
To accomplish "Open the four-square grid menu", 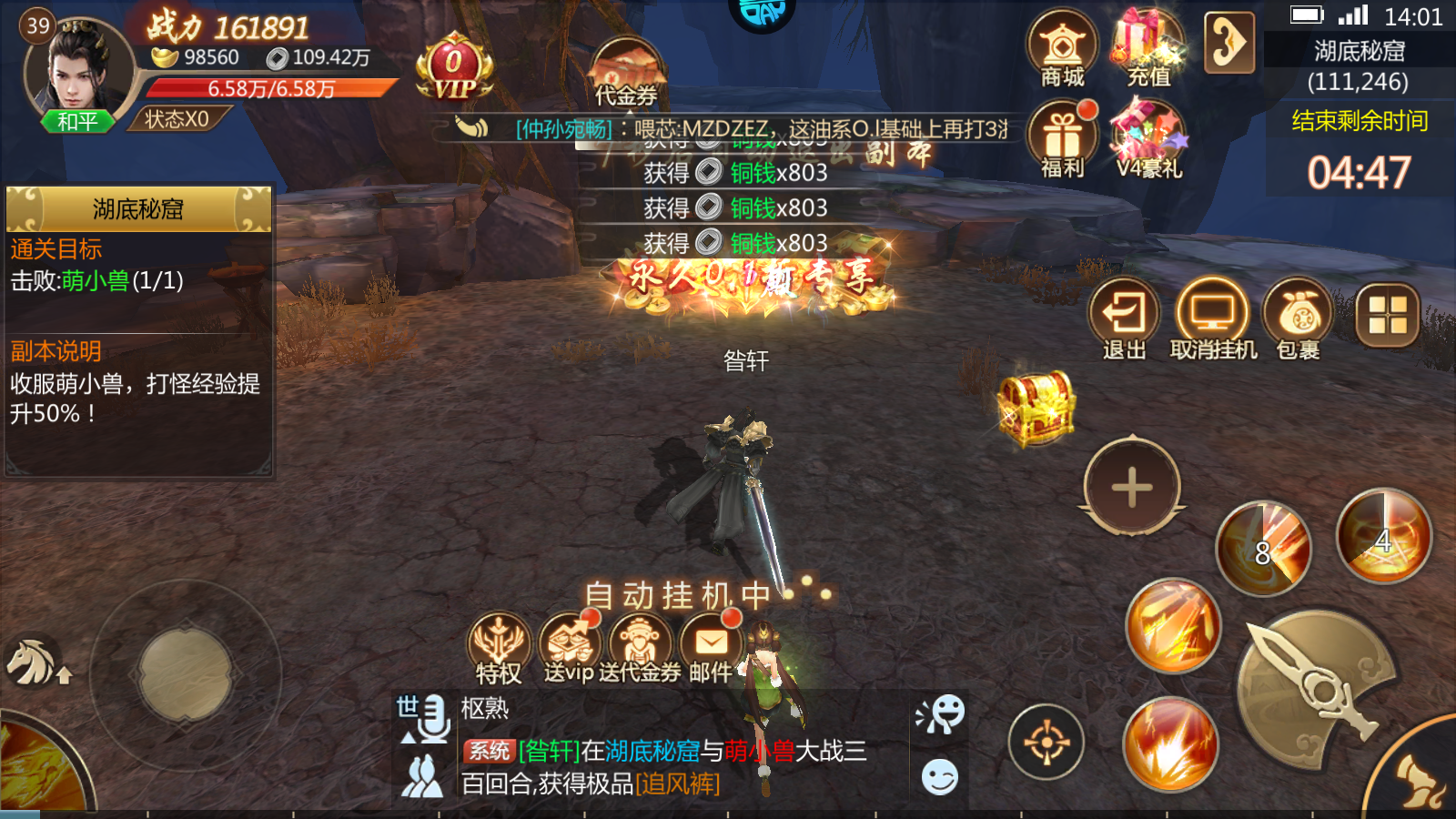I will pos(1387,316).
